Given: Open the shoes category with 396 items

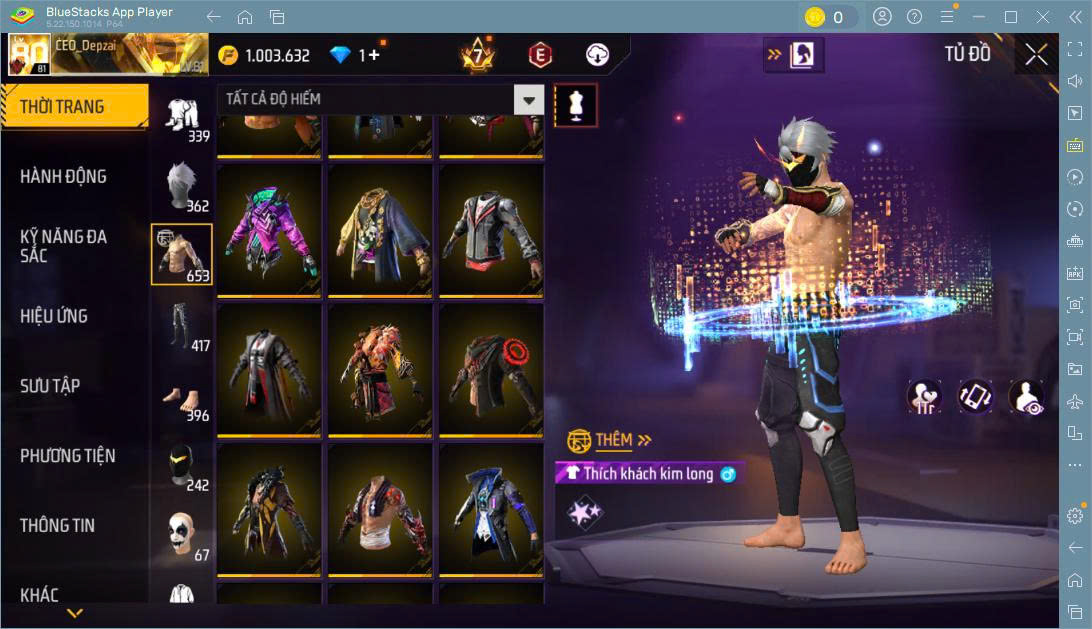Looking at the screenshot, I should click(181, 395).
